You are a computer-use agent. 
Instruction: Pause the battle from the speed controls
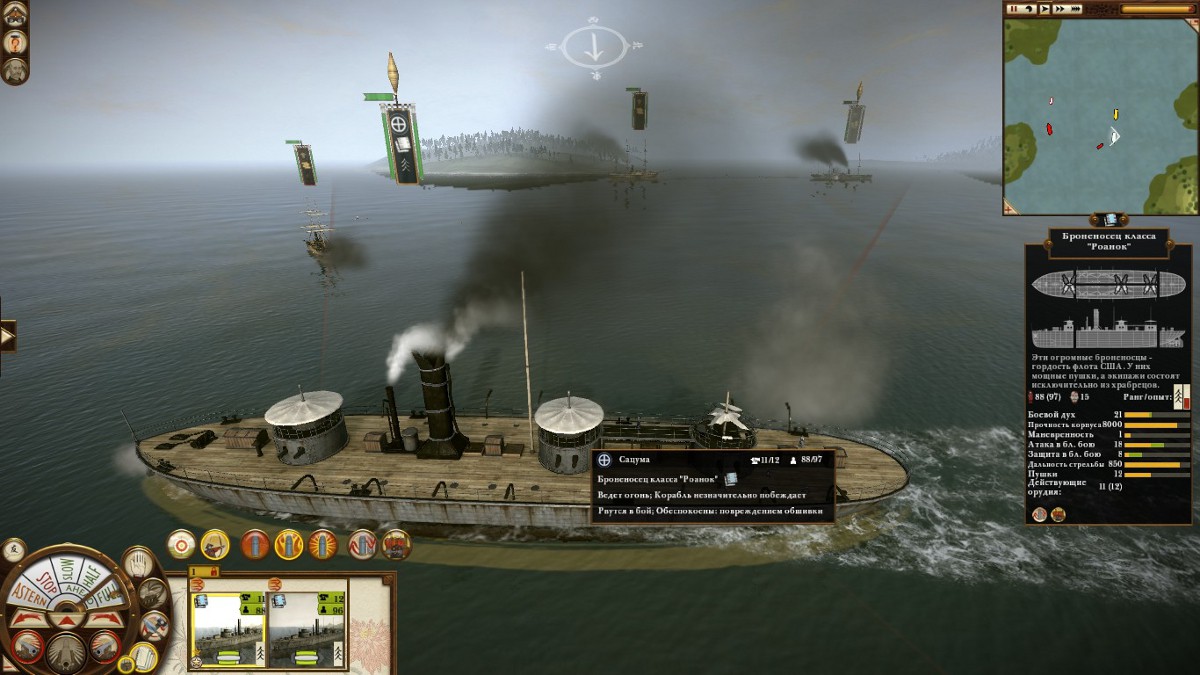point(1013,9)
